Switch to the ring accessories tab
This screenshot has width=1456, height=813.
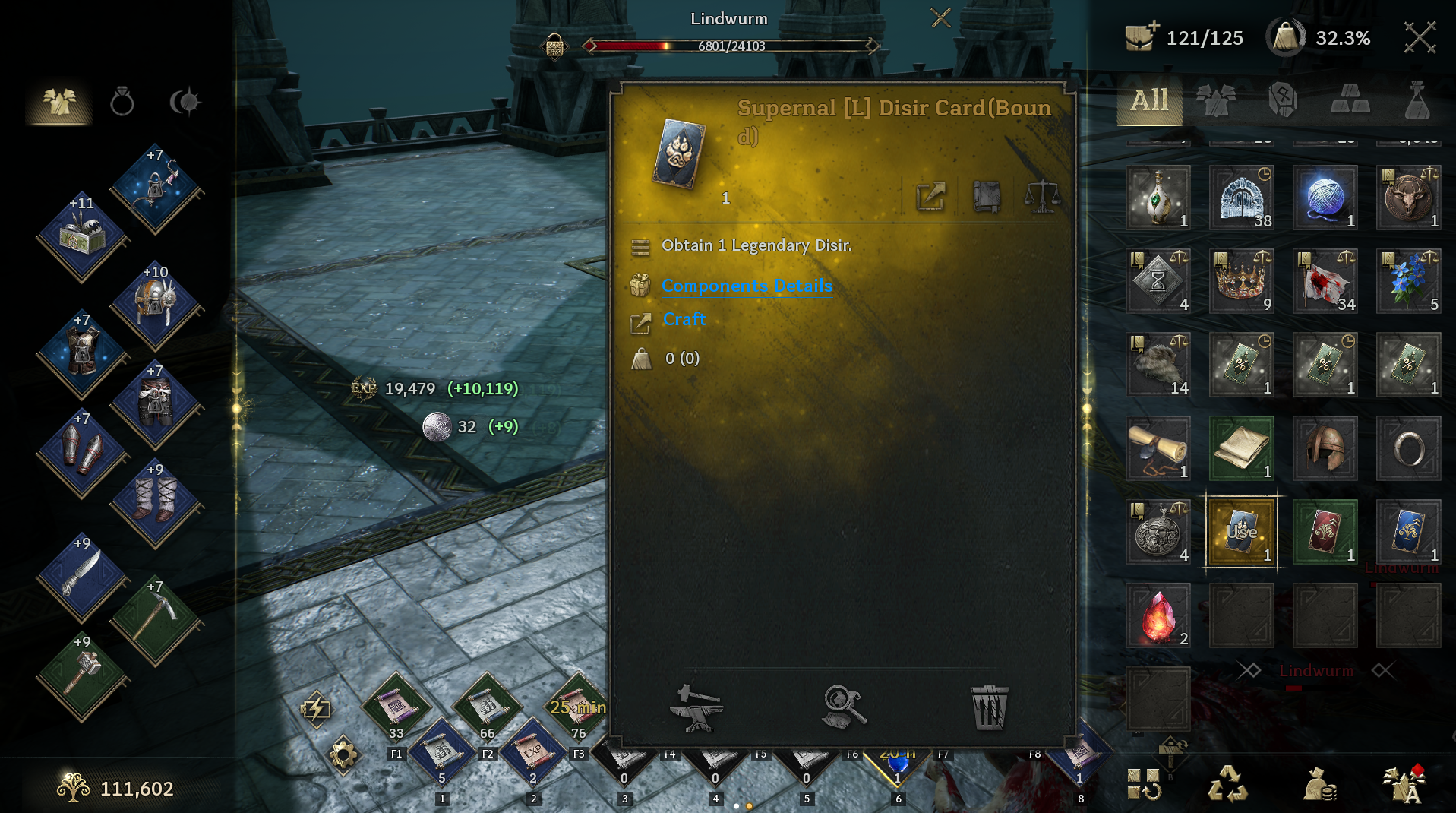click(x=122, y=102)
